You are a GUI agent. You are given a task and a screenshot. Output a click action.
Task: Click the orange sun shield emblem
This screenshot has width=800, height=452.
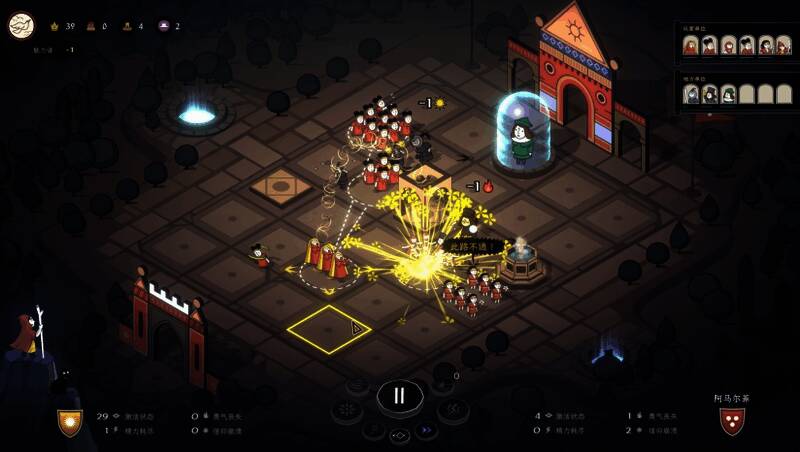69,422
